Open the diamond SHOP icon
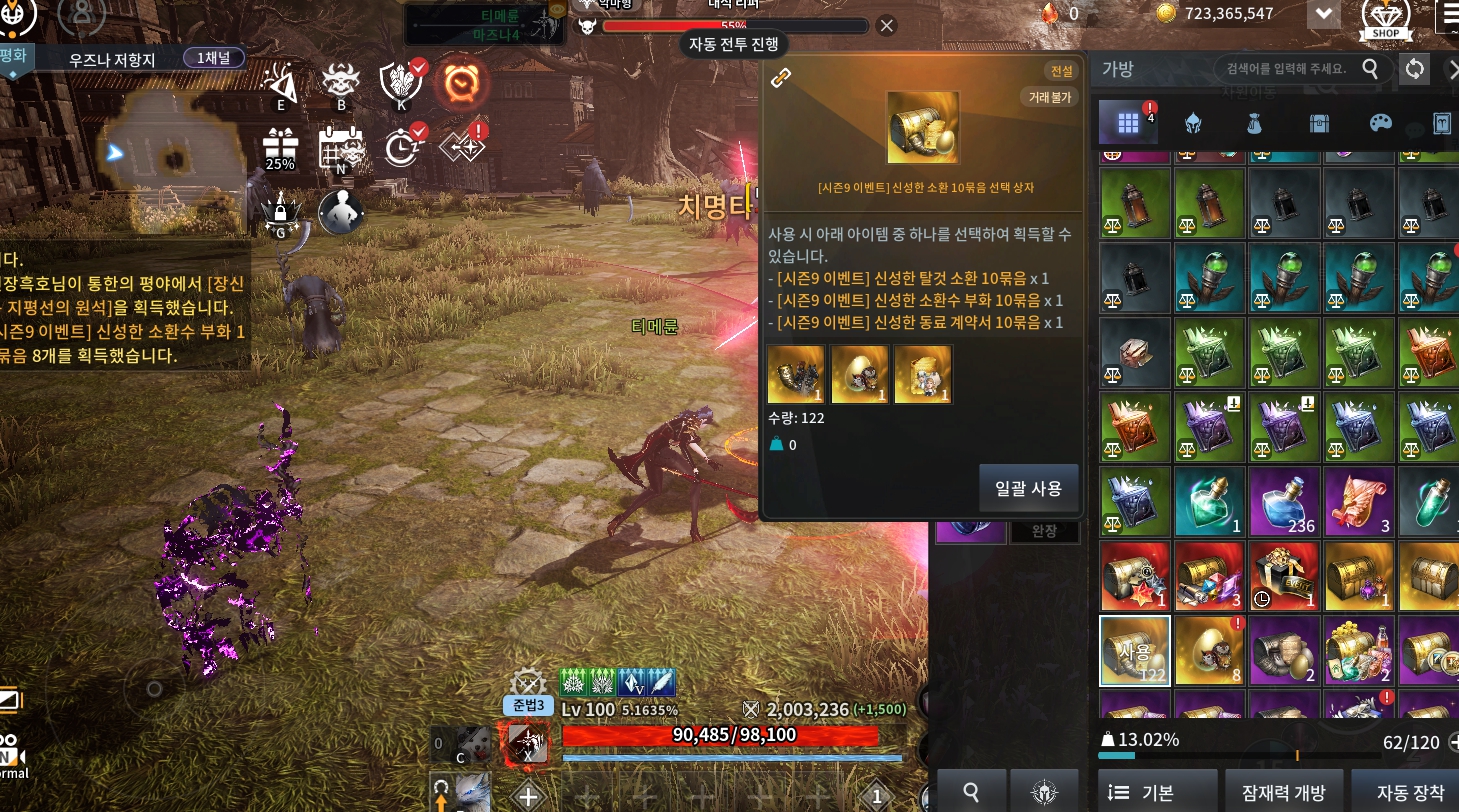Image resolution: width=1459 pixels, height=812 pixels. (1386, 20)
